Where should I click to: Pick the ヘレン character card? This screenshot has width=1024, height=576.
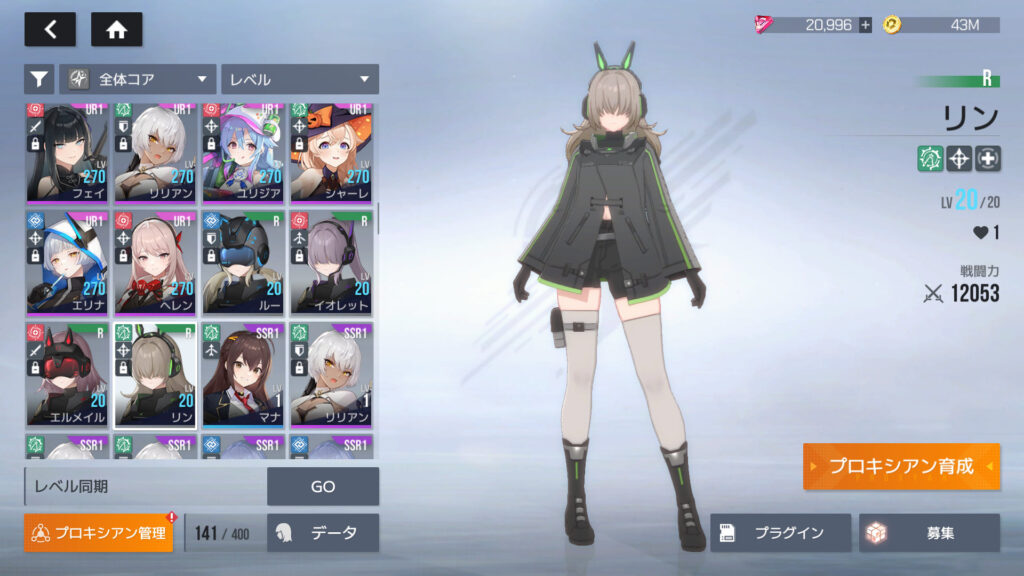(155, 262)
